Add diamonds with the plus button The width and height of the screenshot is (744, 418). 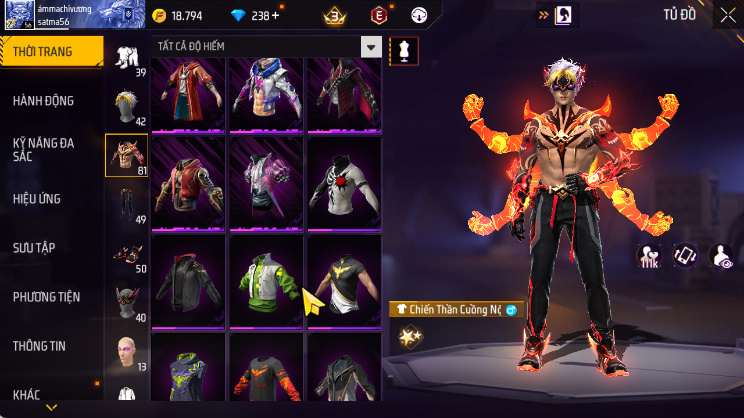click(x=276, y=16)
